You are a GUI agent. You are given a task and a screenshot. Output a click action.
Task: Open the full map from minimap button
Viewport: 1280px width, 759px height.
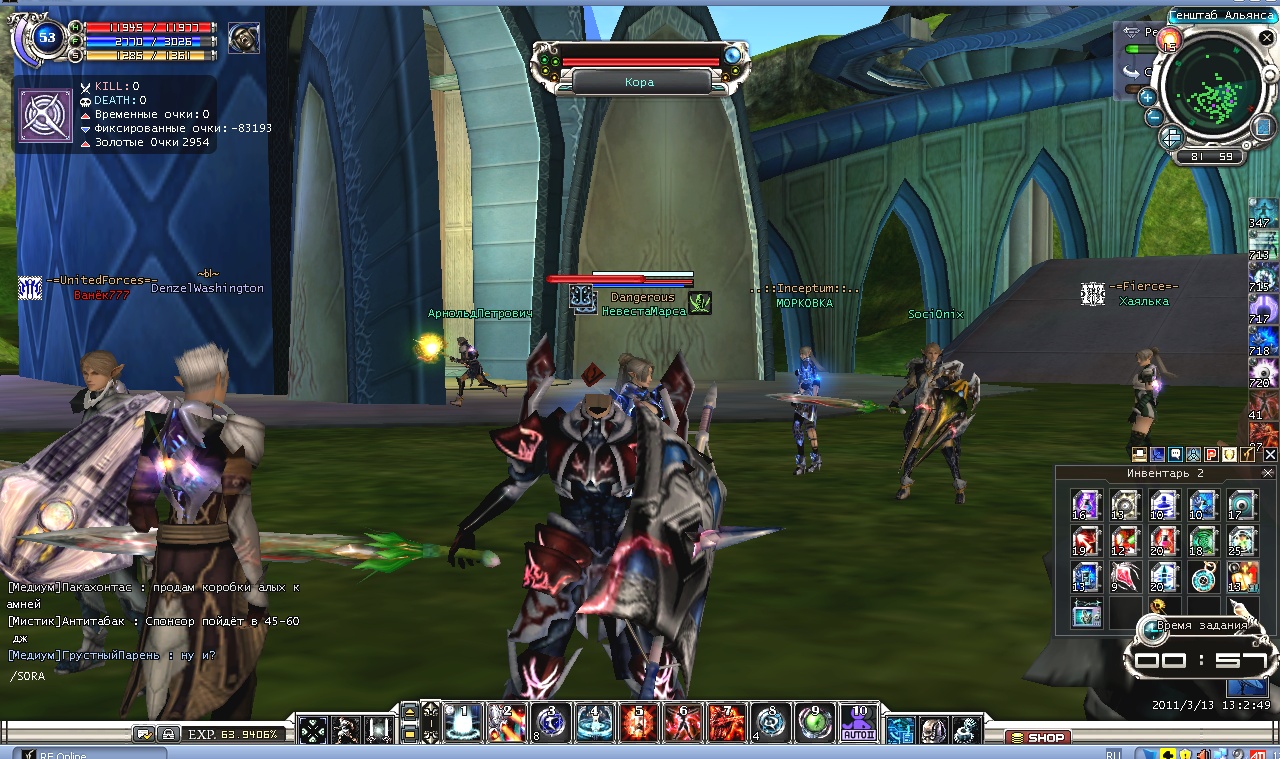1261,125
